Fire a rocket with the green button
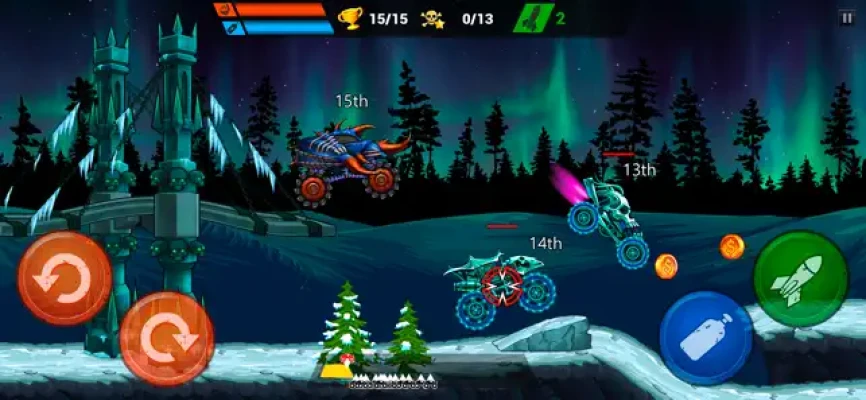Viewport: 866px width, 400px height. point(801,279)
